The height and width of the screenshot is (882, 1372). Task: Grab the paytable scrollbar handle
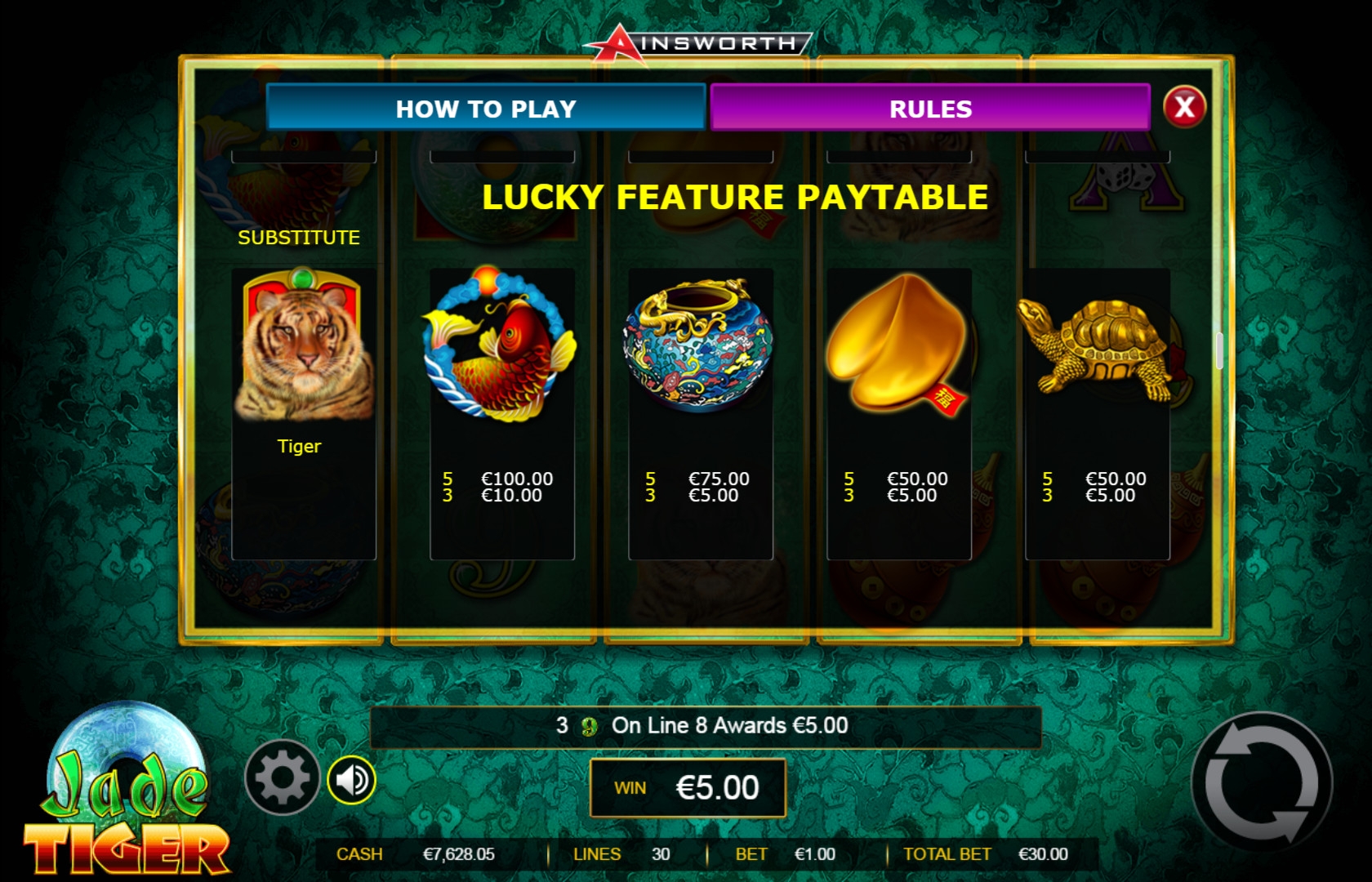click(1218, 350)
